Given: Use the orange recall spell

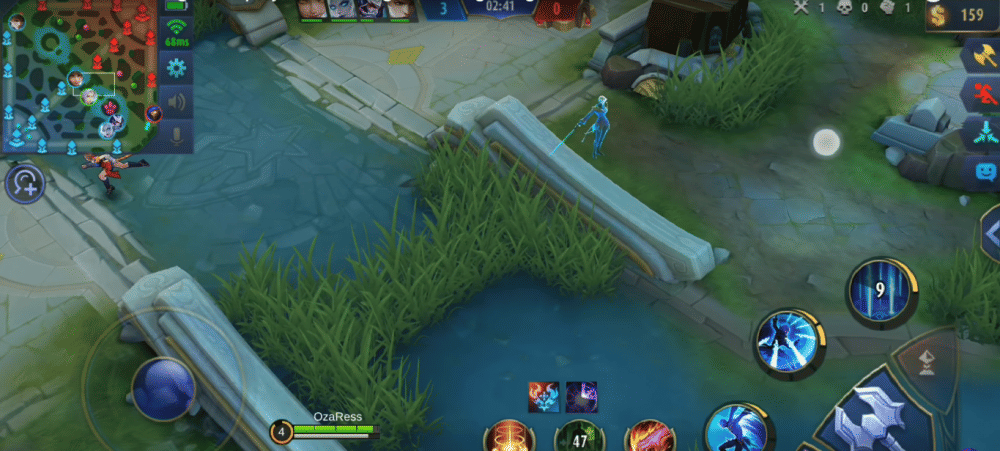Looking at the screenshot, I should point(508,438).
